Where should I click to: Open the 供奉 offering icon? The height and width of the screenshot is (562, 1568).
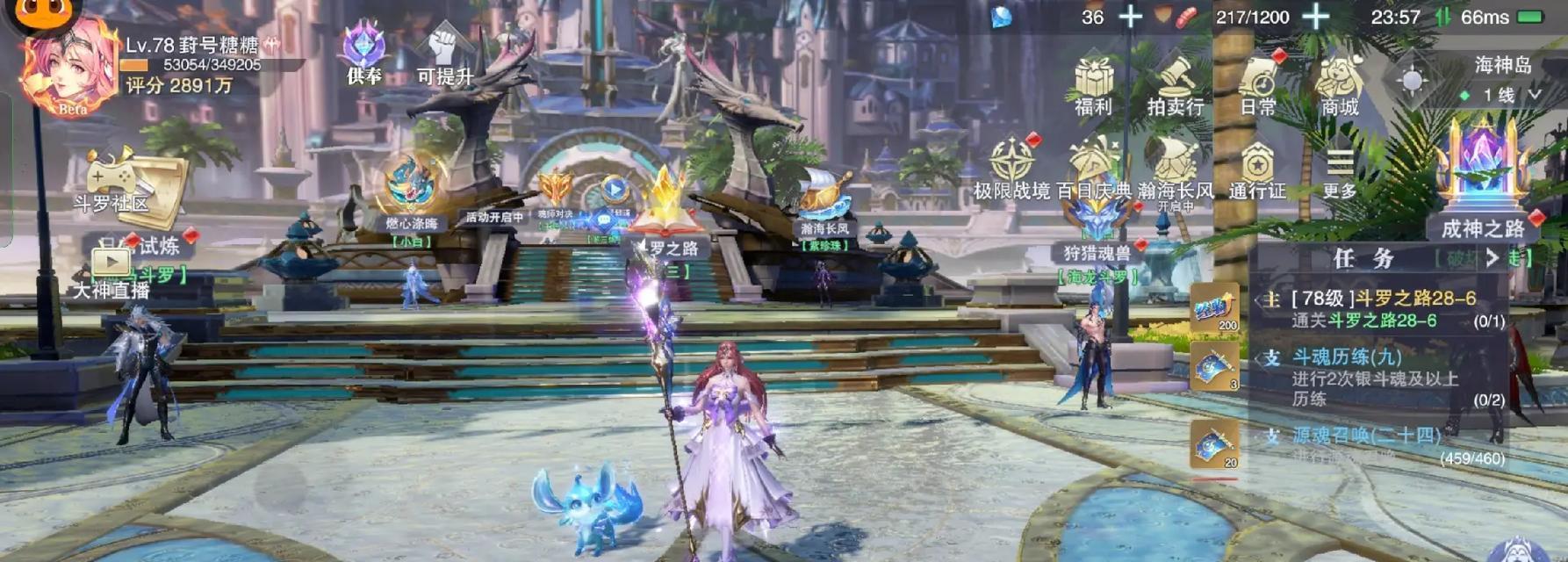point(364,53)
